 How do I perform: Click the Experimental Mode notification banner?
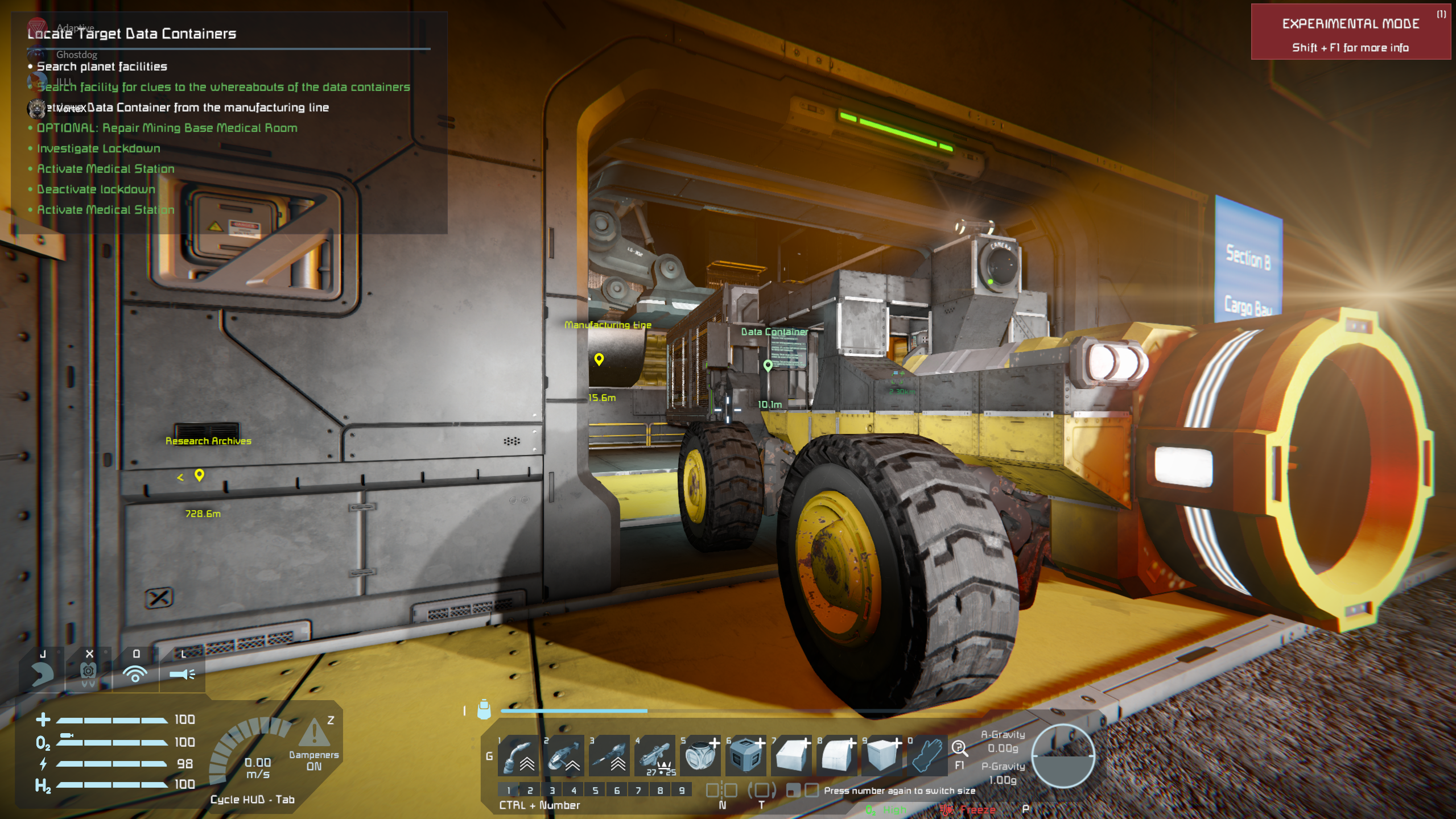1350,32
